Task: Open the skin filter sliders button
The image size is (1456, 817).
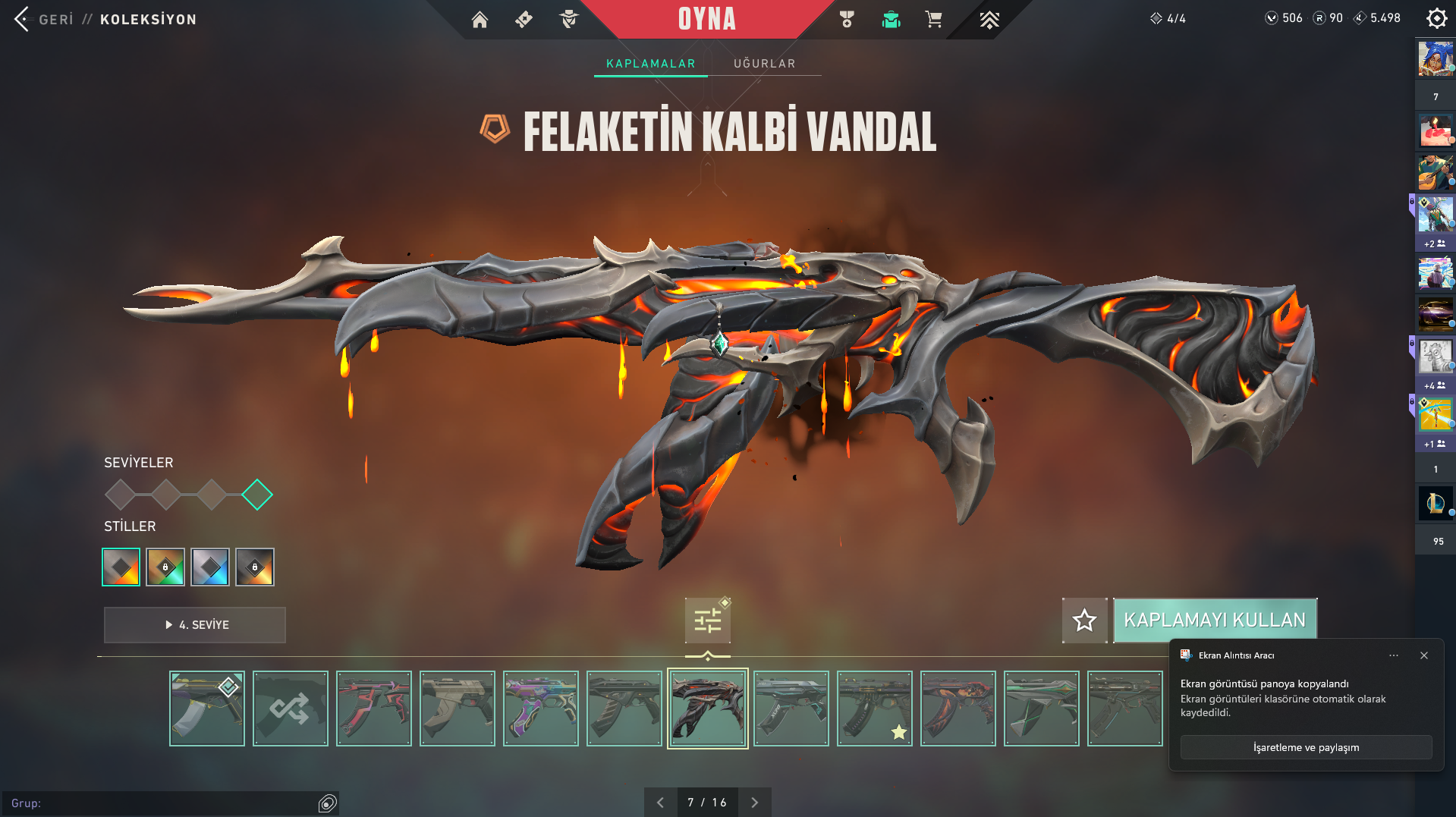Action: point(707,621)
